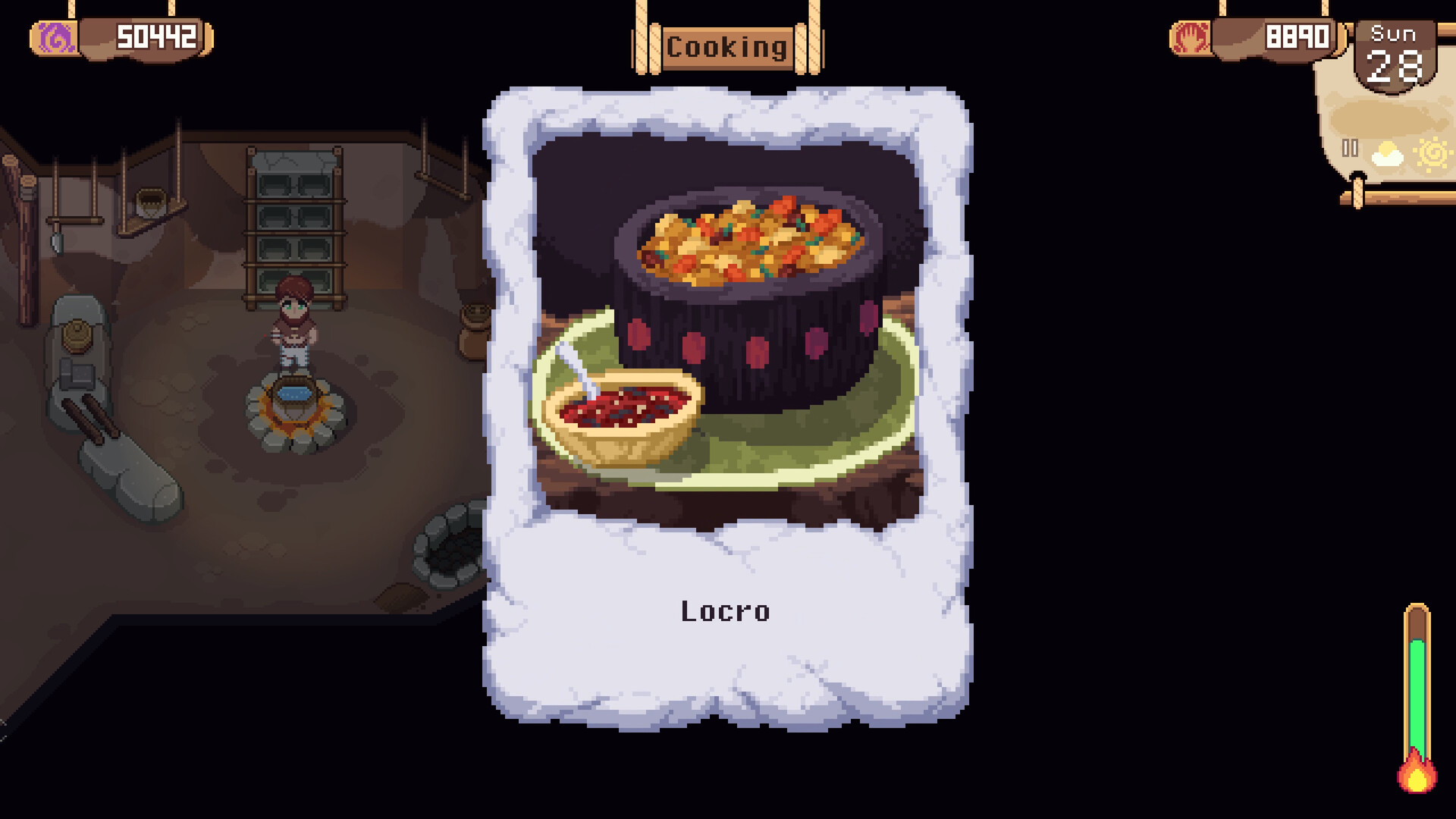Click the sun symbol on the calendar scroll
1456x819 pixels.
[1434, 153]
